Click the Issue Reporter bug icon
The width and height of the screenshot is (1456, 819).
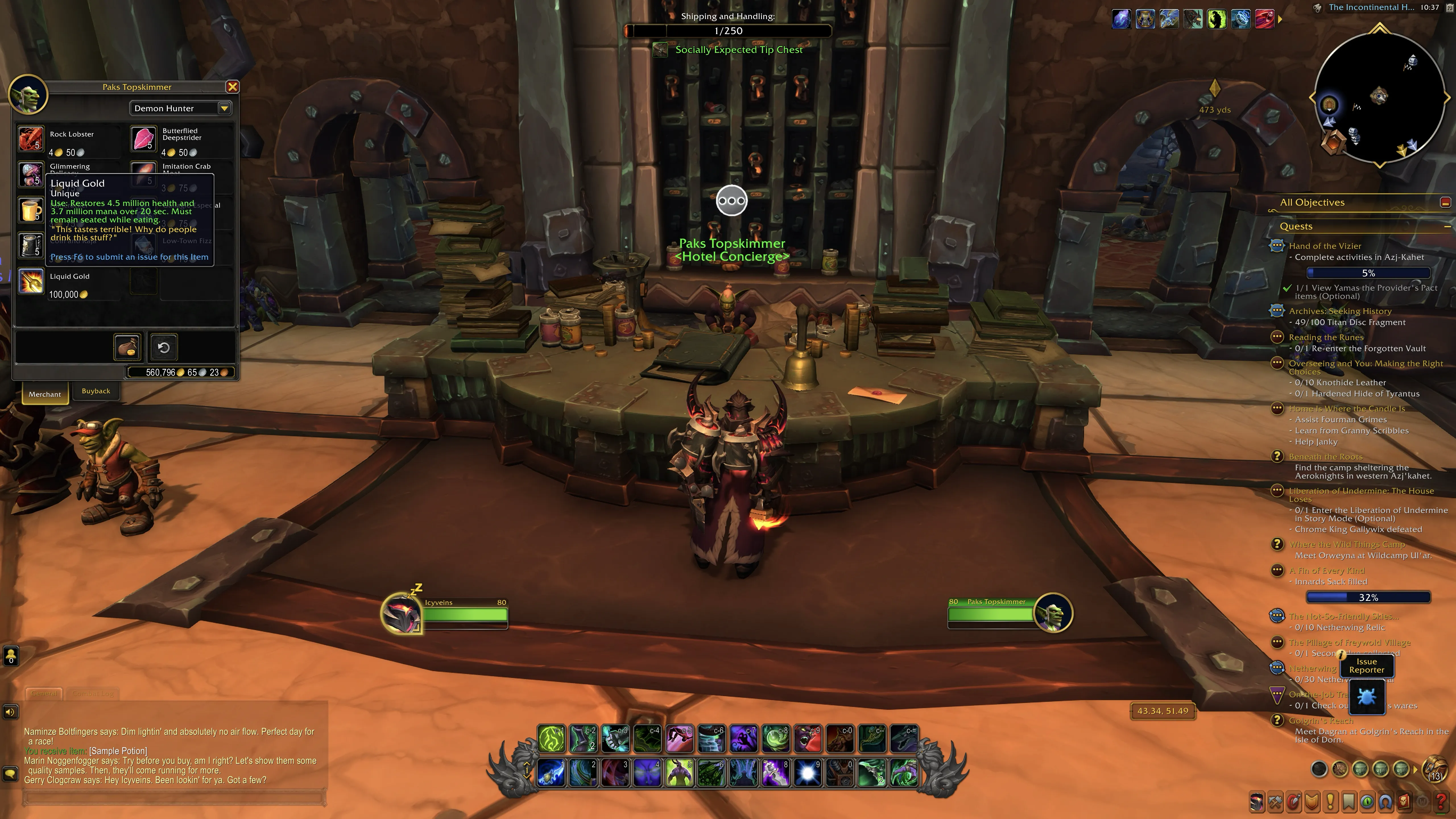(1367, 697)
